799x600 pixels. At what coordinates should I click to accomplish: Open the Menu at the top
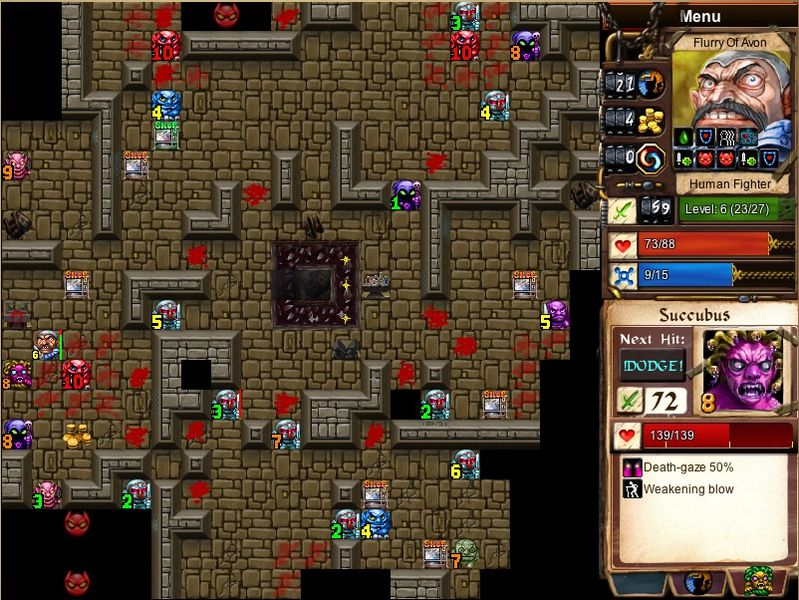[699, 16]
